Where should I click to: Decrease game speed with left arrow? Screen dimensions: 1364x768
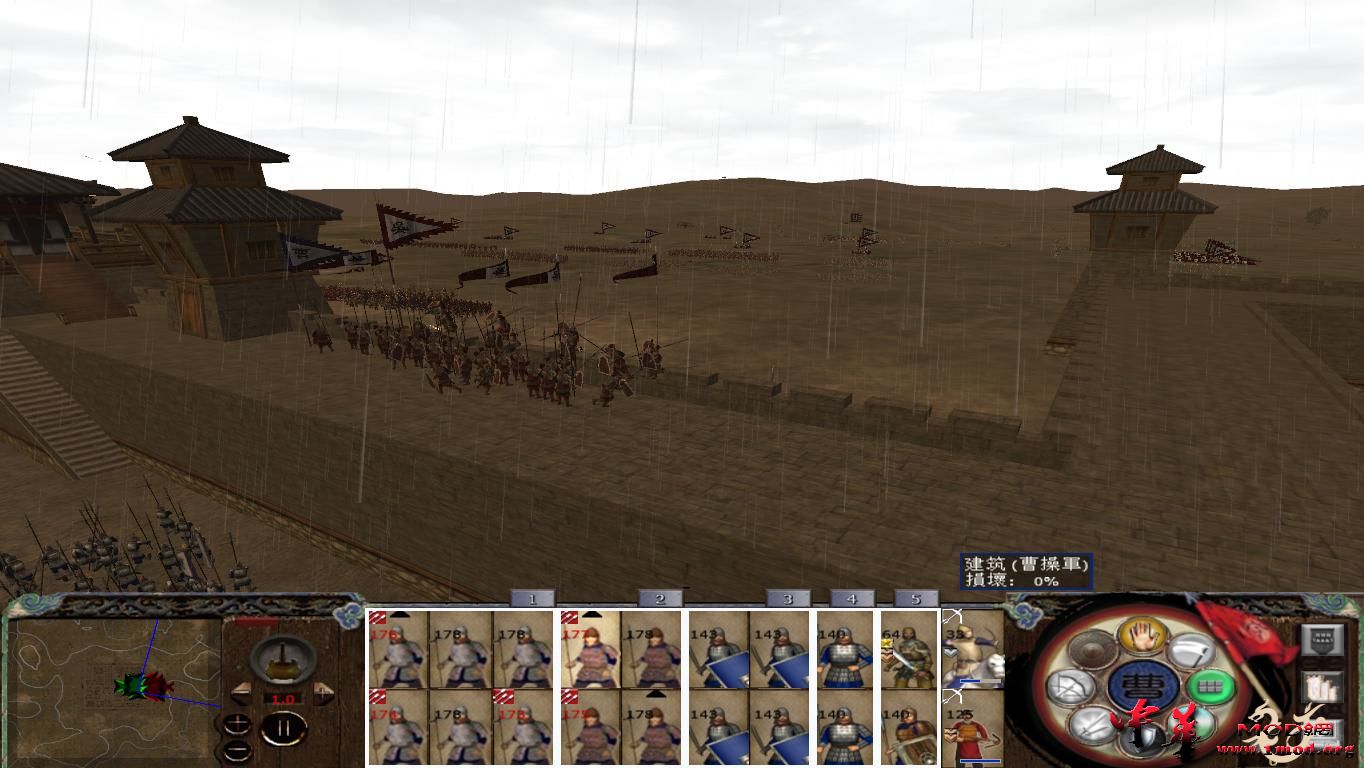242,692
